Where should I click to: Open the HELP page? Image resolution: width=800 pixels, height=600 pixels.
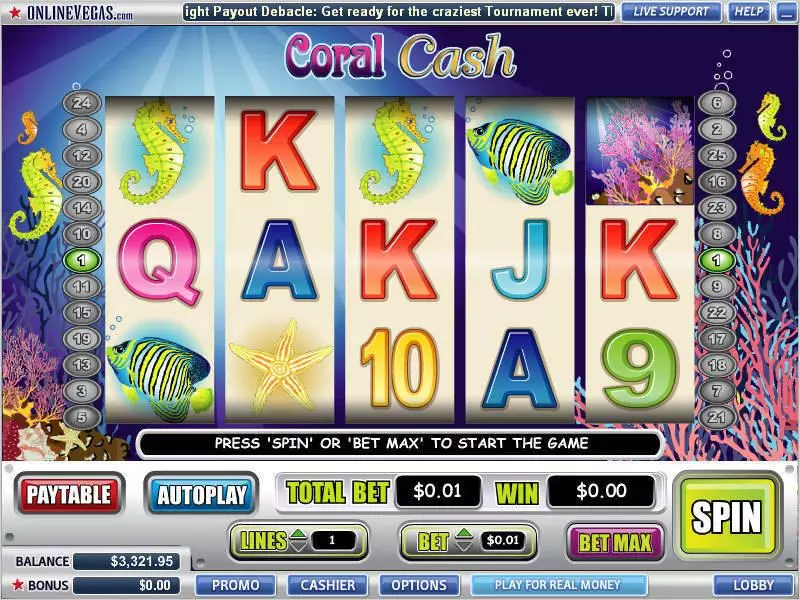point(746,12)
